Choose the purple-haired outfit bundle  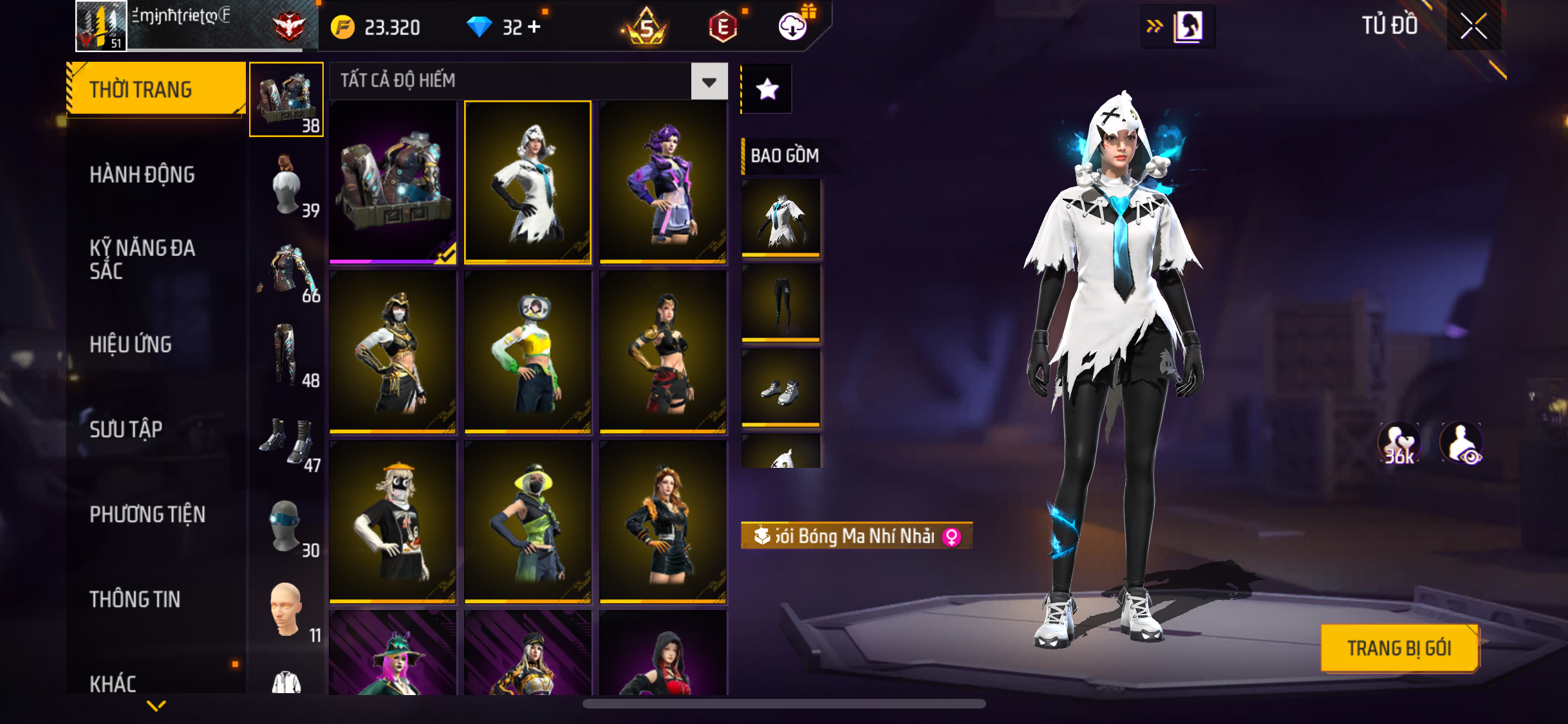[x=663, y=182]
